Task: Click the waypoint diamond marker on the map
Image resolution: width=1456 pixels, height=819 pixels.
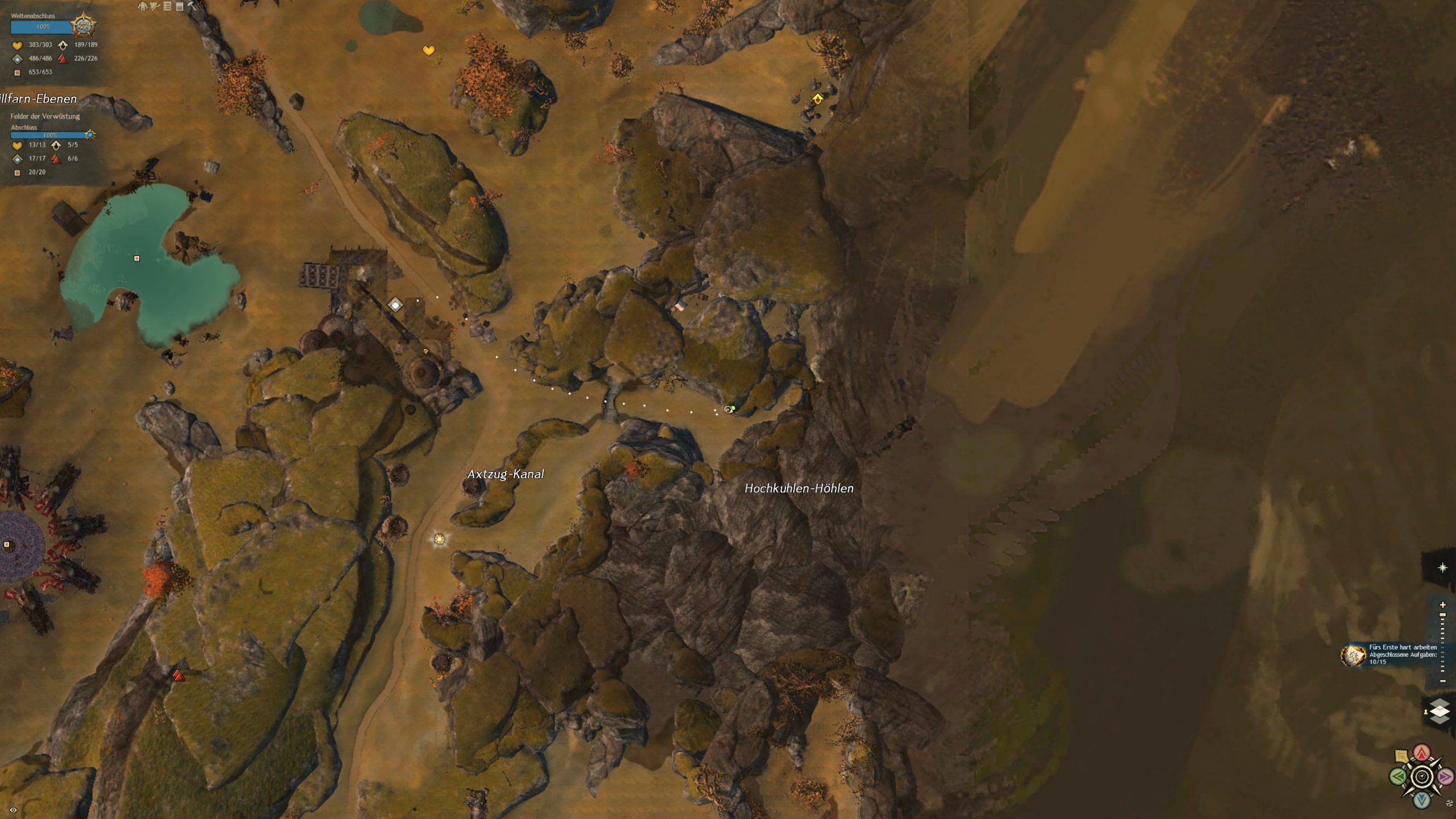Action: (x=395, y=305)
